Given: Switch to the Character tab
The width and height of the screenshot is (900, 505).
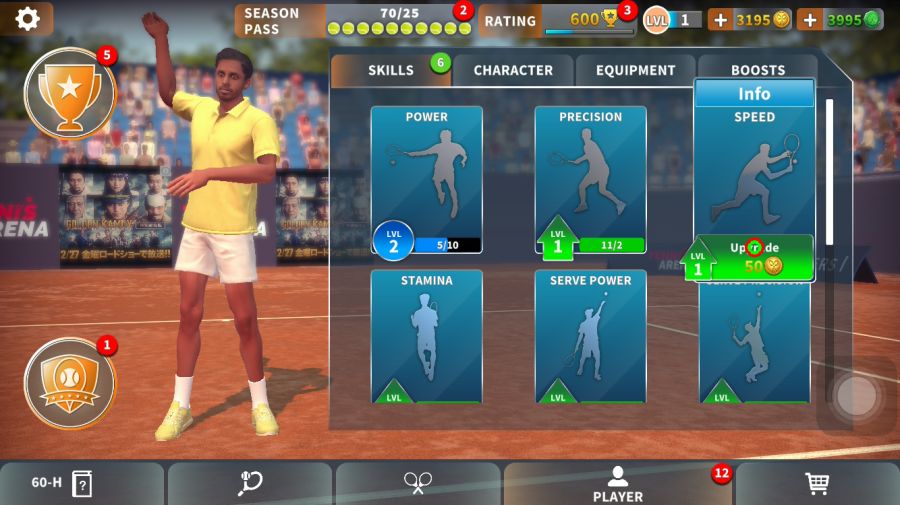Looking at the screenshot, I should [513, 70].
